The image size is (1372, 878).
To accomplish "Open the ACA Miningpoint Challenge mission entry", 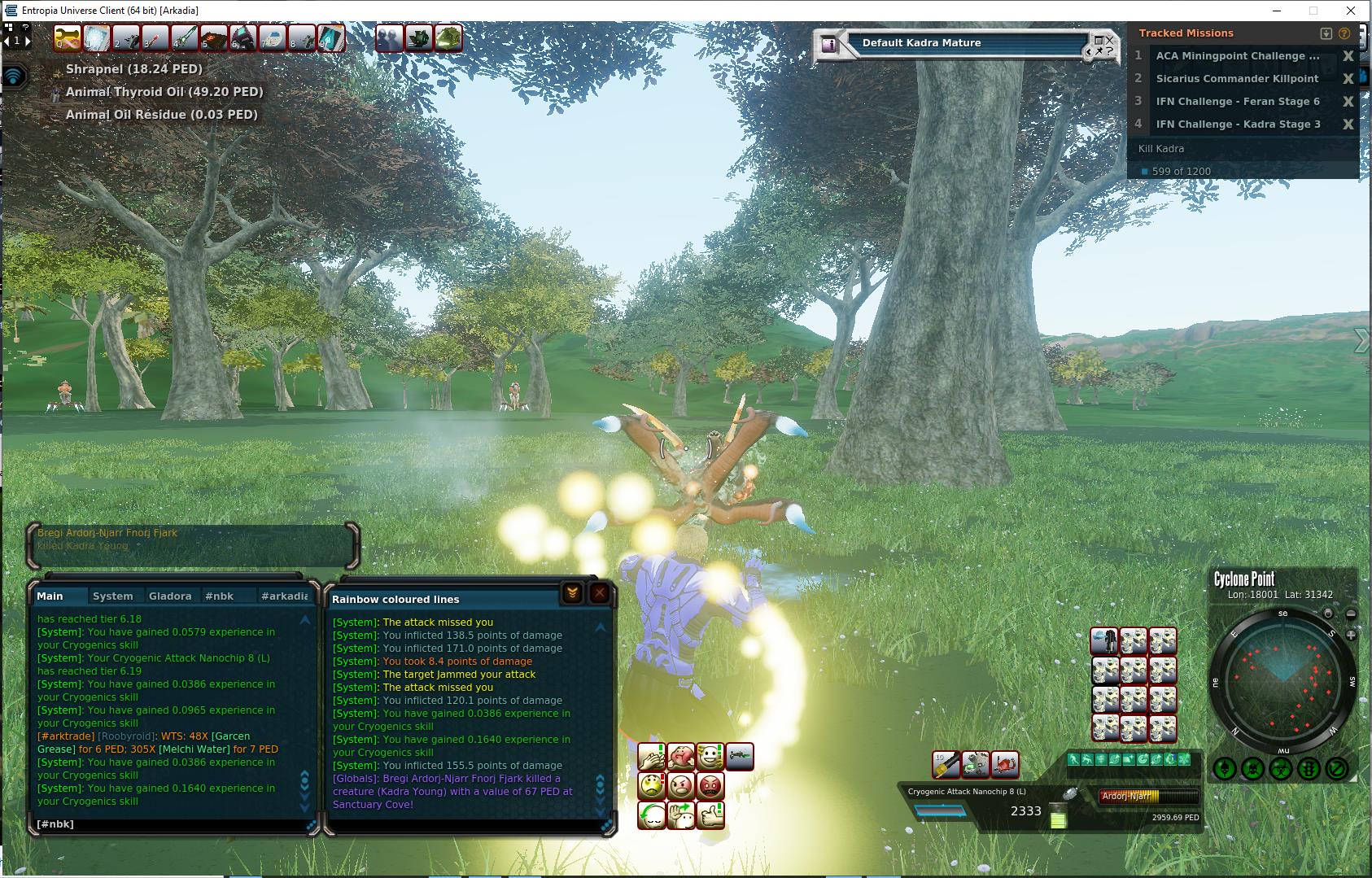I will (1237, 56).
